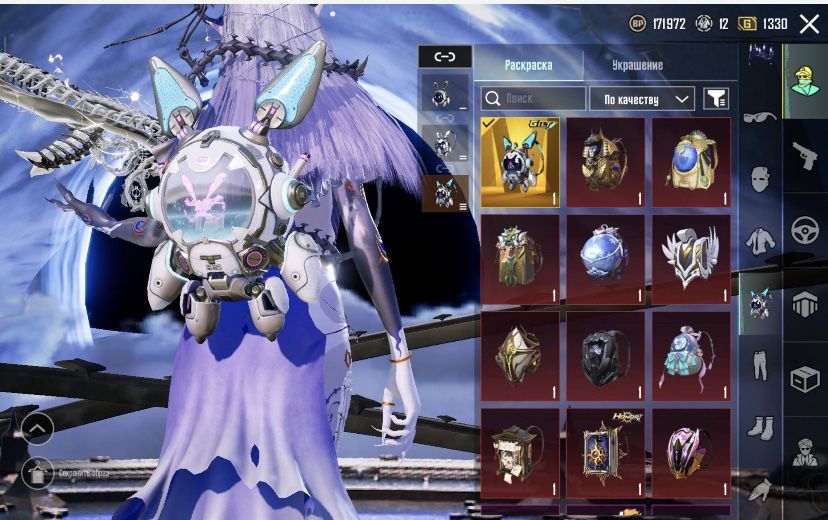
Task: Close the inventory with the X button
Action: click(809, 23)
